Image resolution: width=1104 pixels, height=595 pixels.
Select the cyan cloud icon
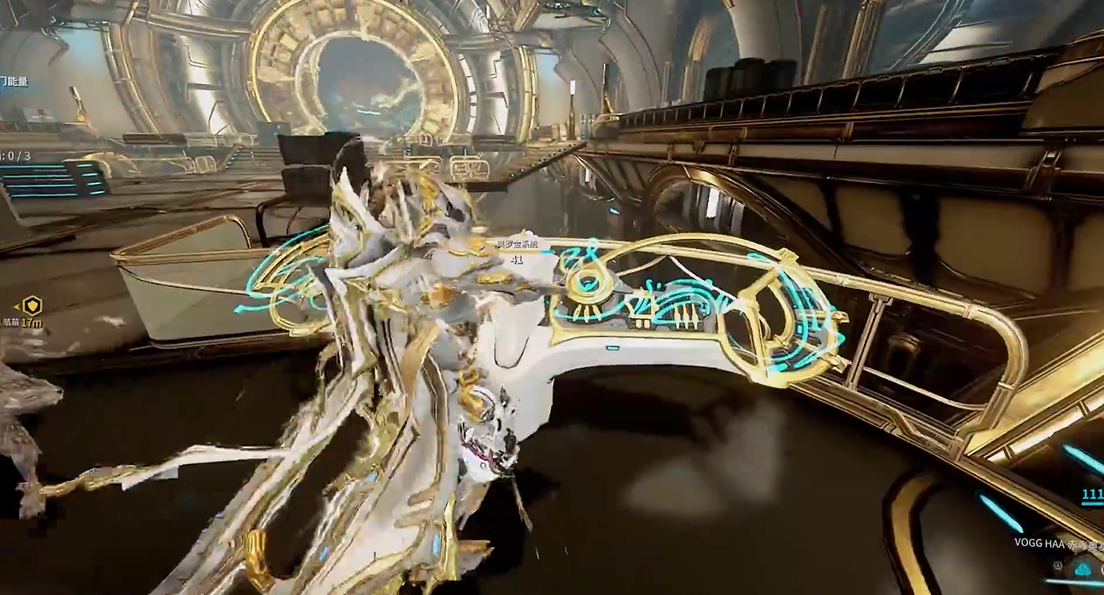[1082, 569]
